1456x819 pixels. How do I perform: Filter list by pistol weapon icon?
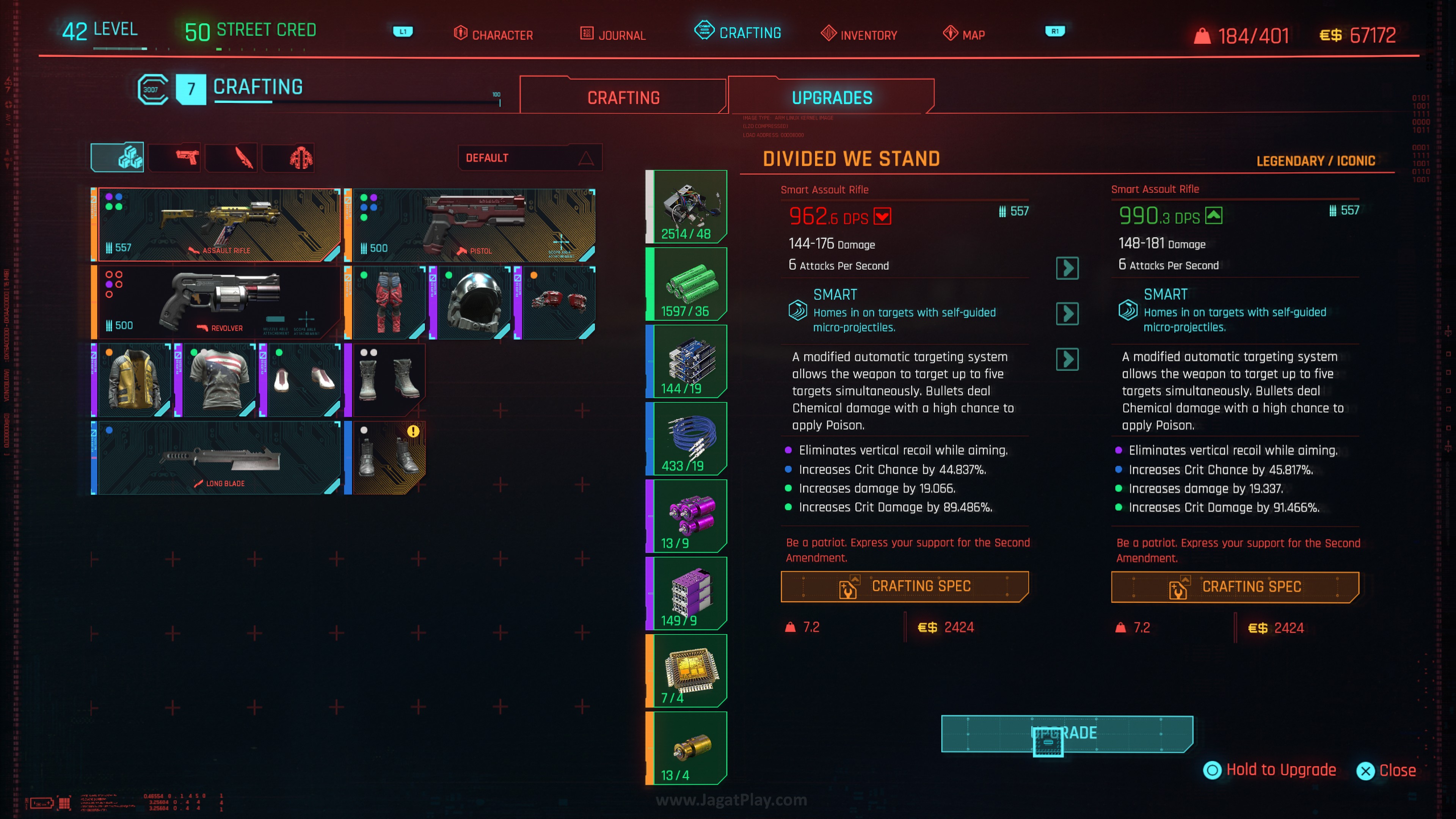[187, 157]
